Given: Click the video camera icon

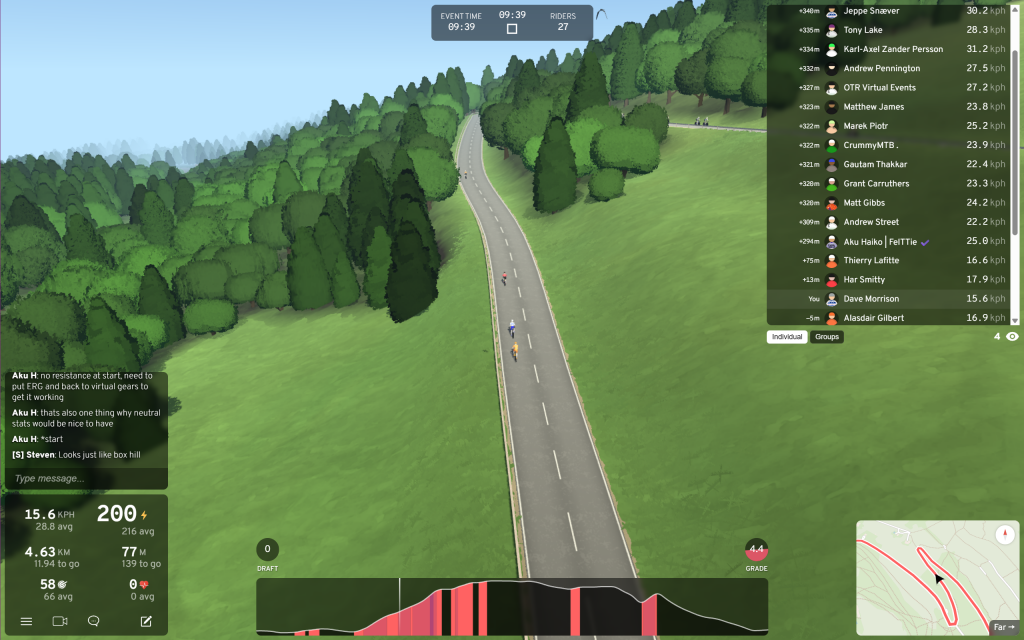Looking at the screenshot, I should click(59, 621).
